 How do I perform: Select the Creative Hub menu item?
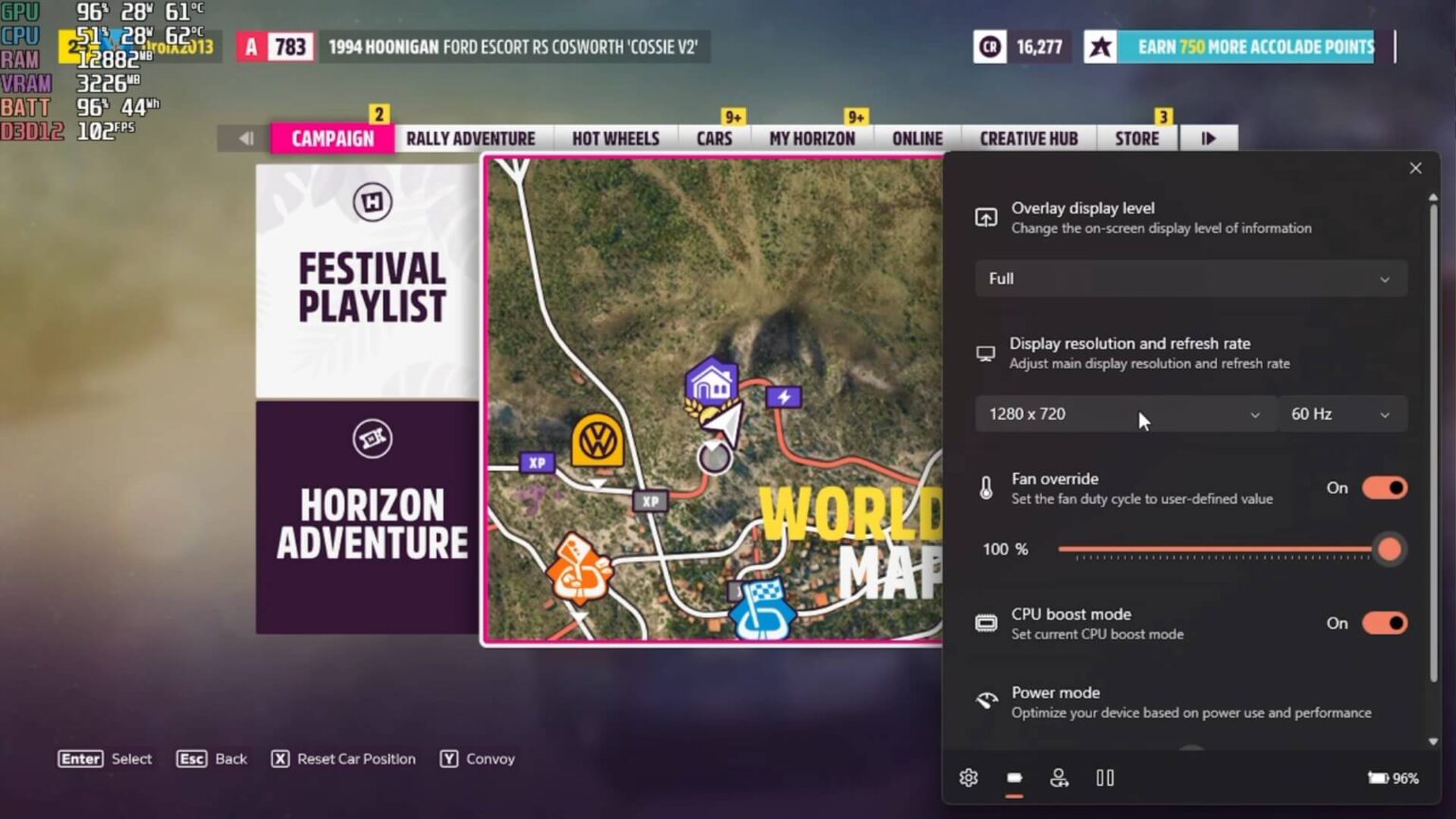pyautogui.click(x=1028, y=137)
